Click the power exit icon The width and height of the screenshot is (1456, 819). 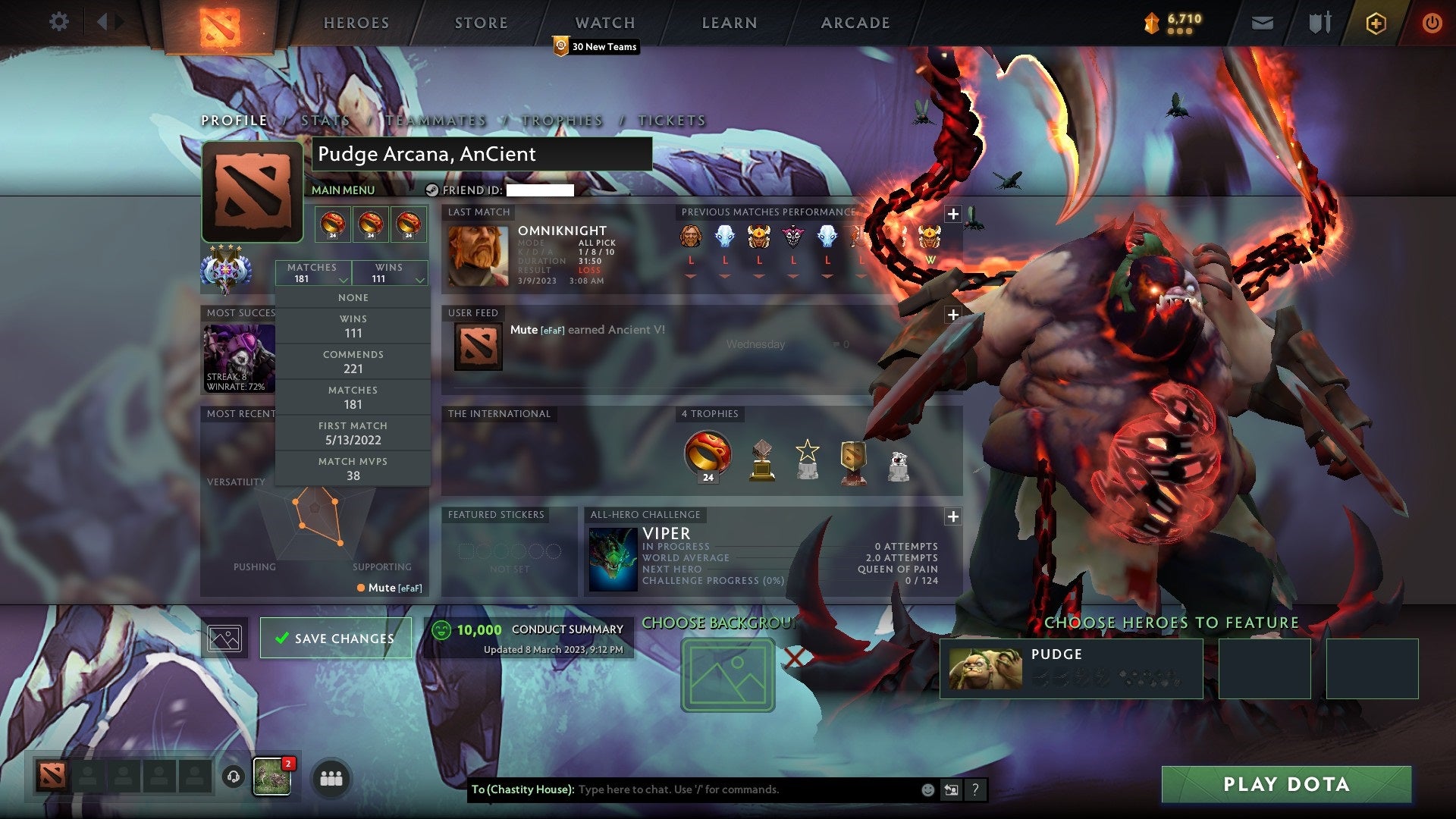[1432, 22]
